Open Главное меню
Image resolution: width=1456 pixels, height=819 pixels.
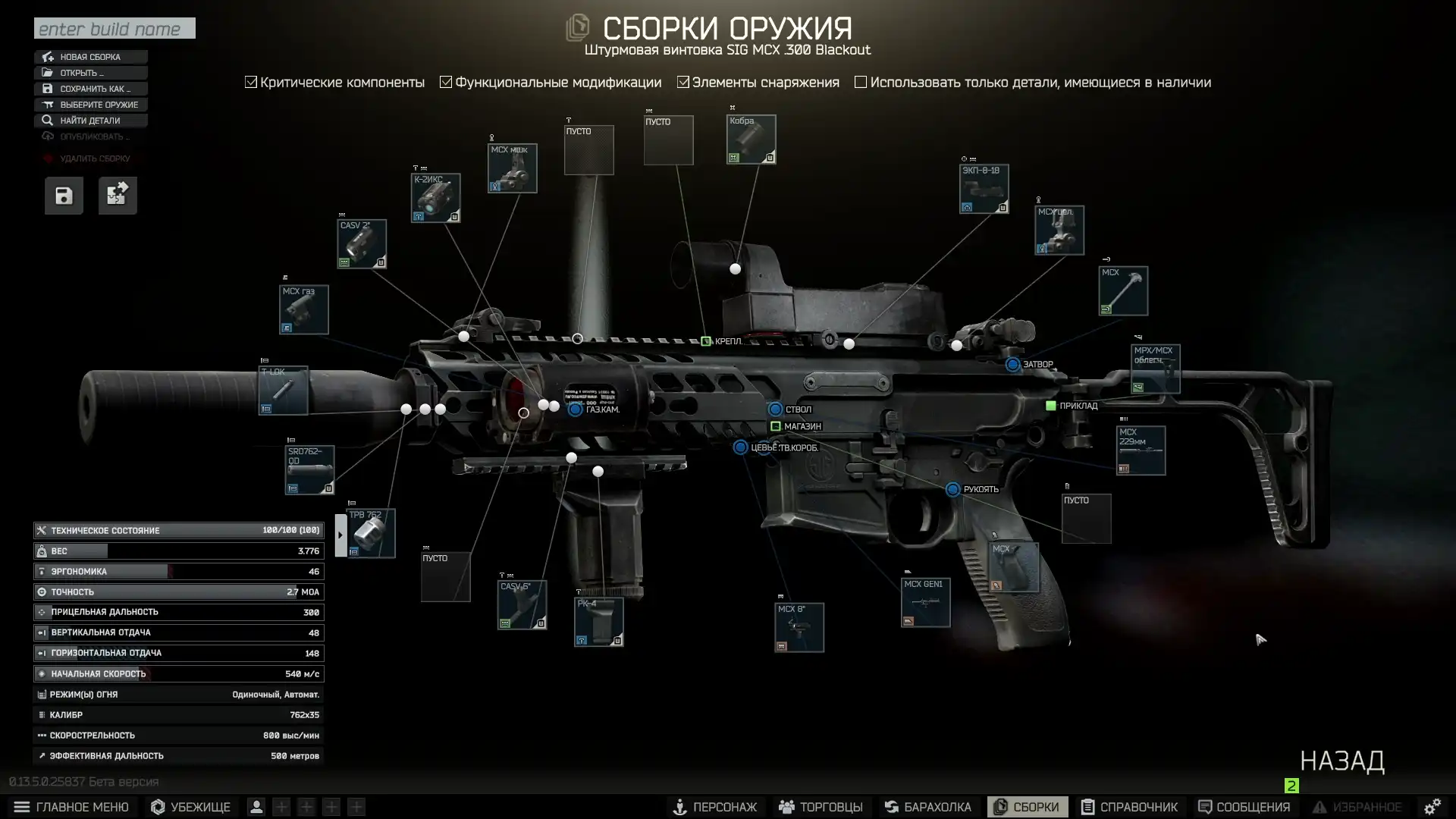click(72, 807)
